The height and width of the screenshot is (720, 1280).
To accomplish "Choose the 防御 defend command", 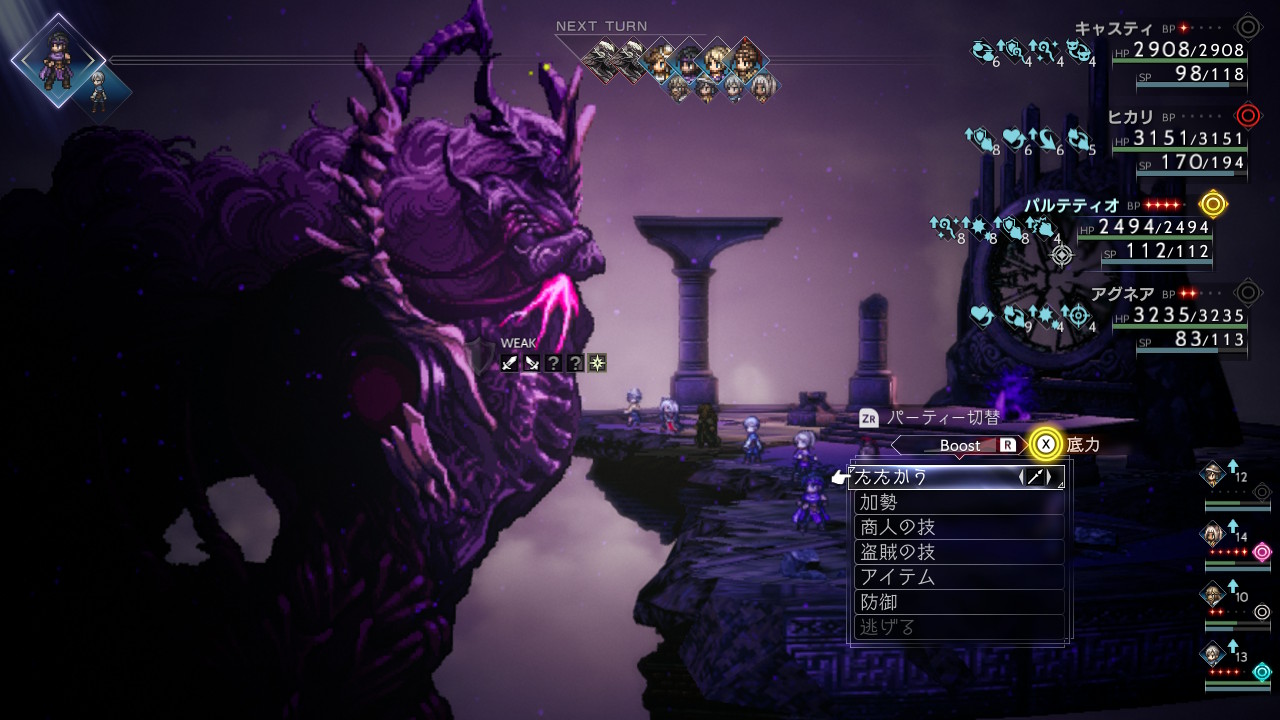I will coord(958,602).
